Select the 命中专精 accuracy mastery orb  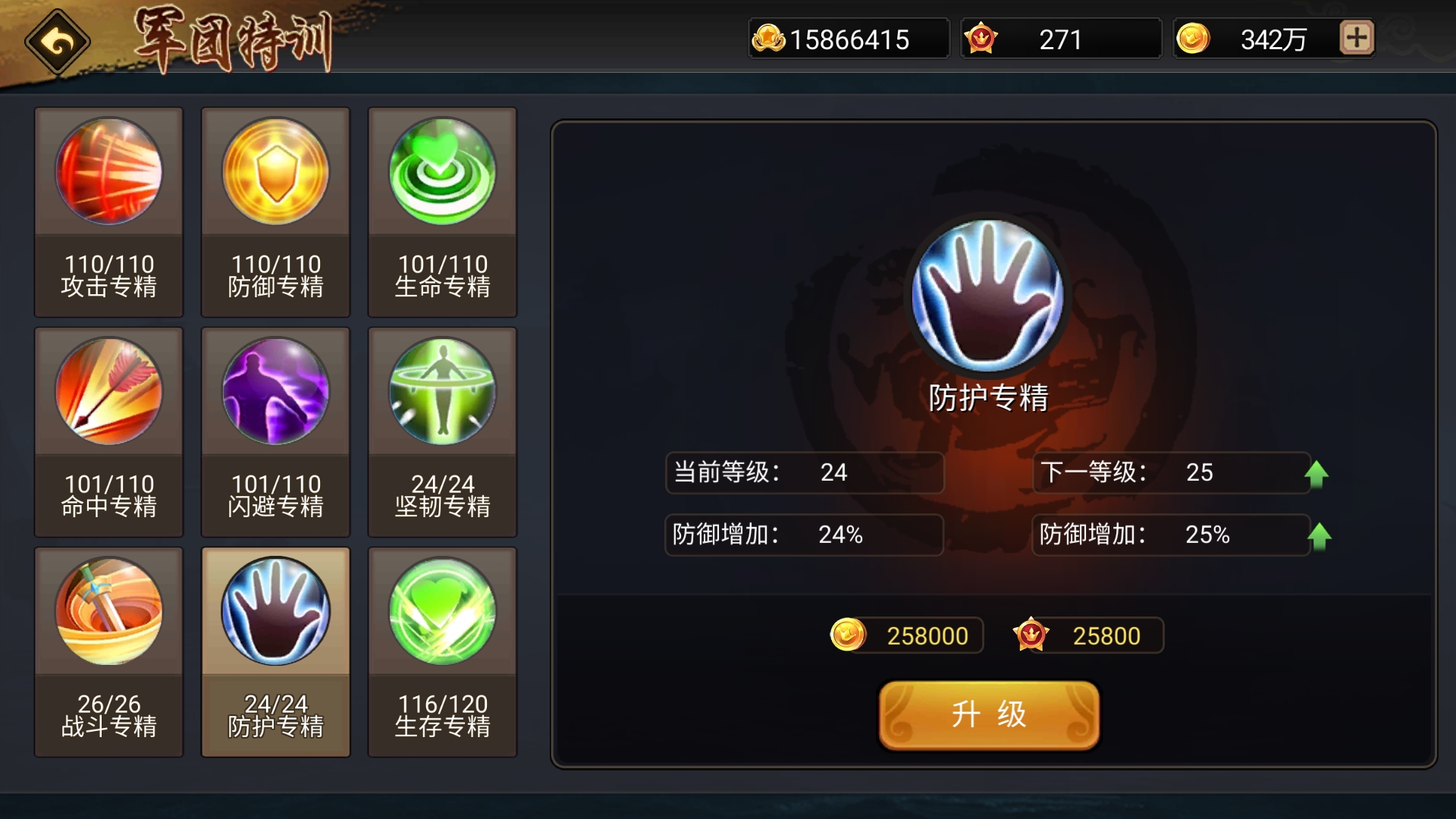pos(108,391)
